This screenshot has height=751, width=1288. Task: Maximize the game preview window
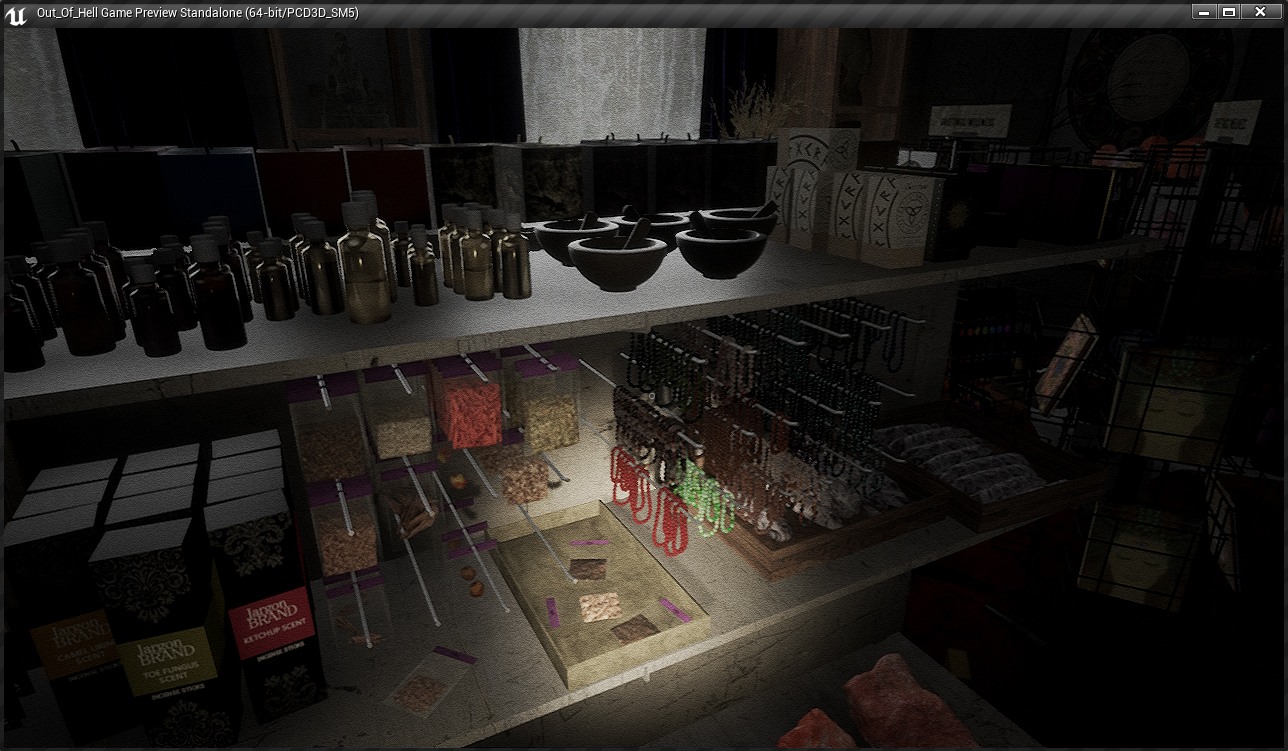1229,12
